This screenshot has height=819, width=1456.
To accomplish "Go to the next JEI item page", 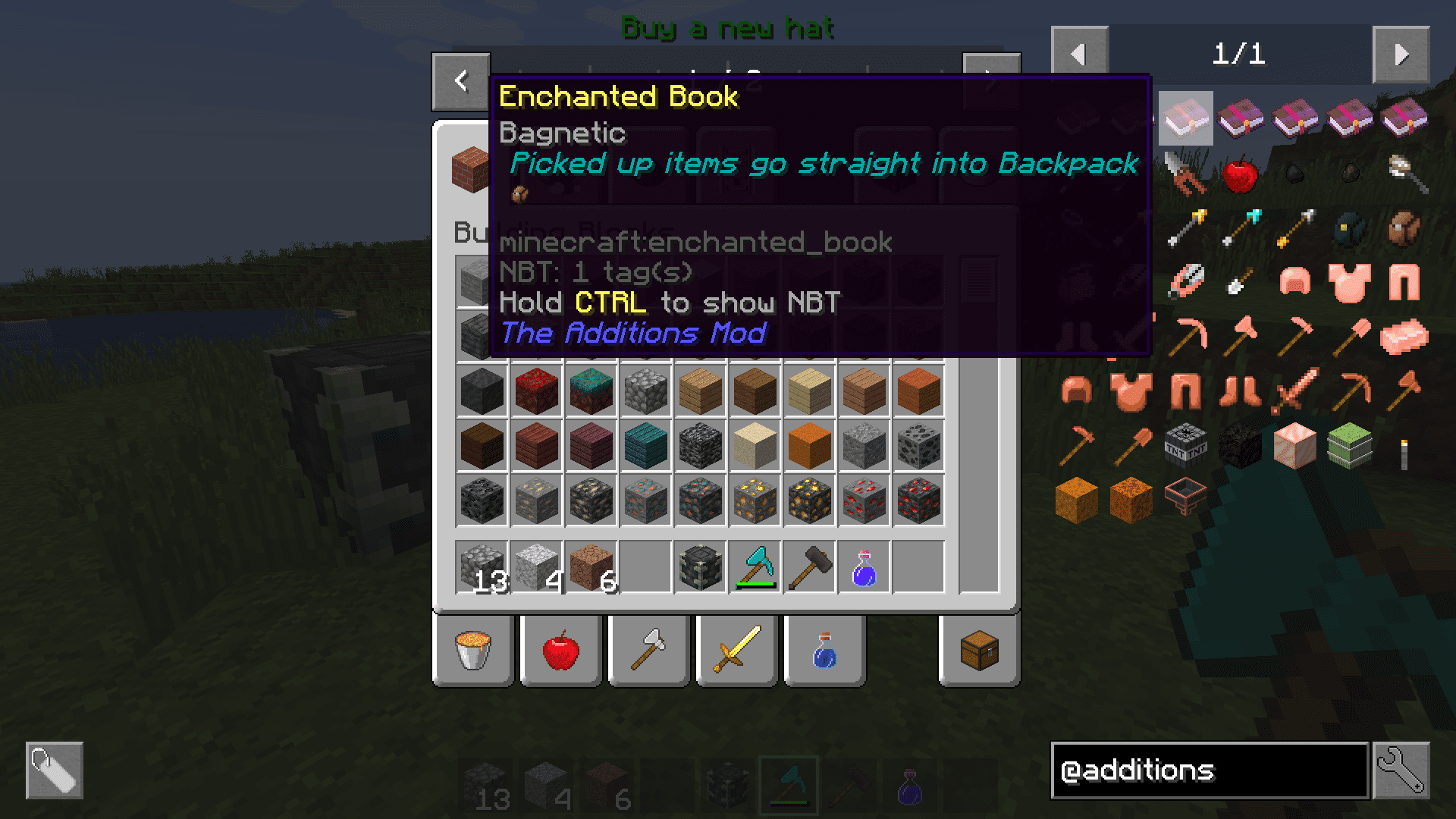I will click(1401, 55).
